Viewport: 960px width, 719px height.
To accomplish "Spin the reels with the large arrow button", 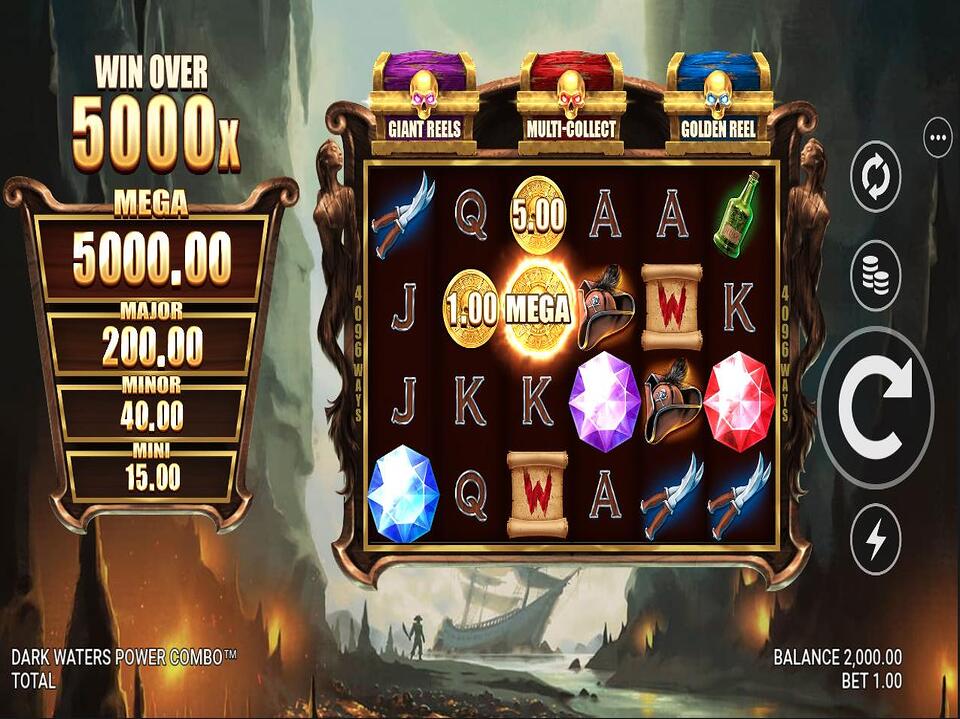I will (876, 408).
